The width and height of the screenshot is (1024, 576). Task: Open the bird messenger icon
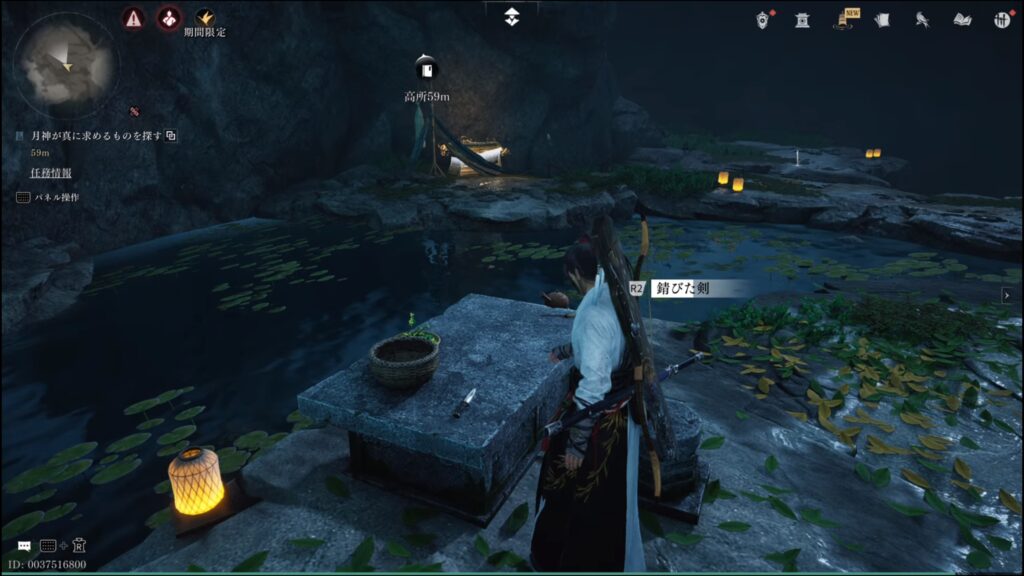coord(922,19)
